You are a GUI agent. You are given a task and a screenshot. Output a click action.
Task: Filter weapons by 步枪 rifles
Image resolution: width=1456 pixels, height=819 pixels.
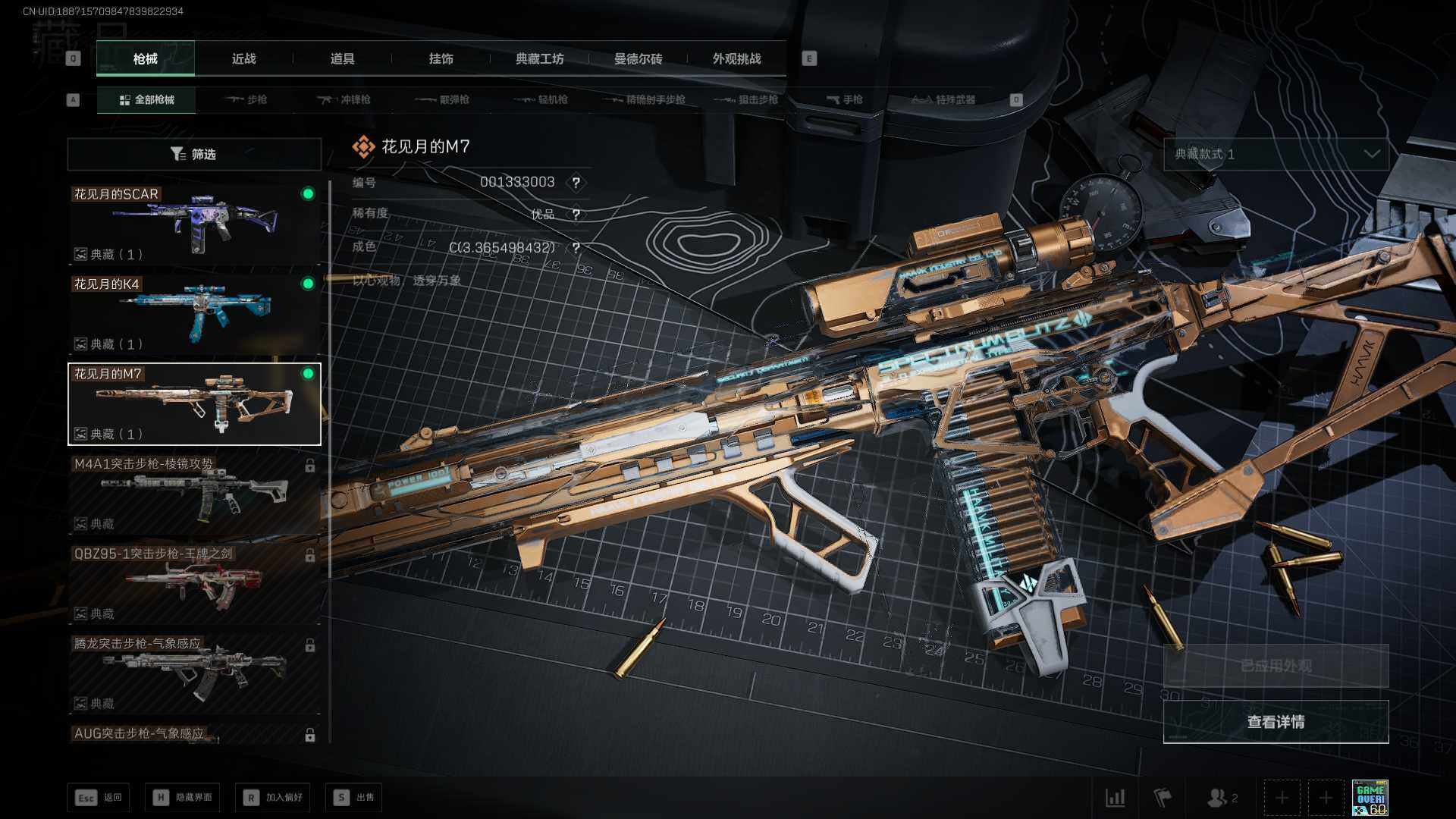246,100
